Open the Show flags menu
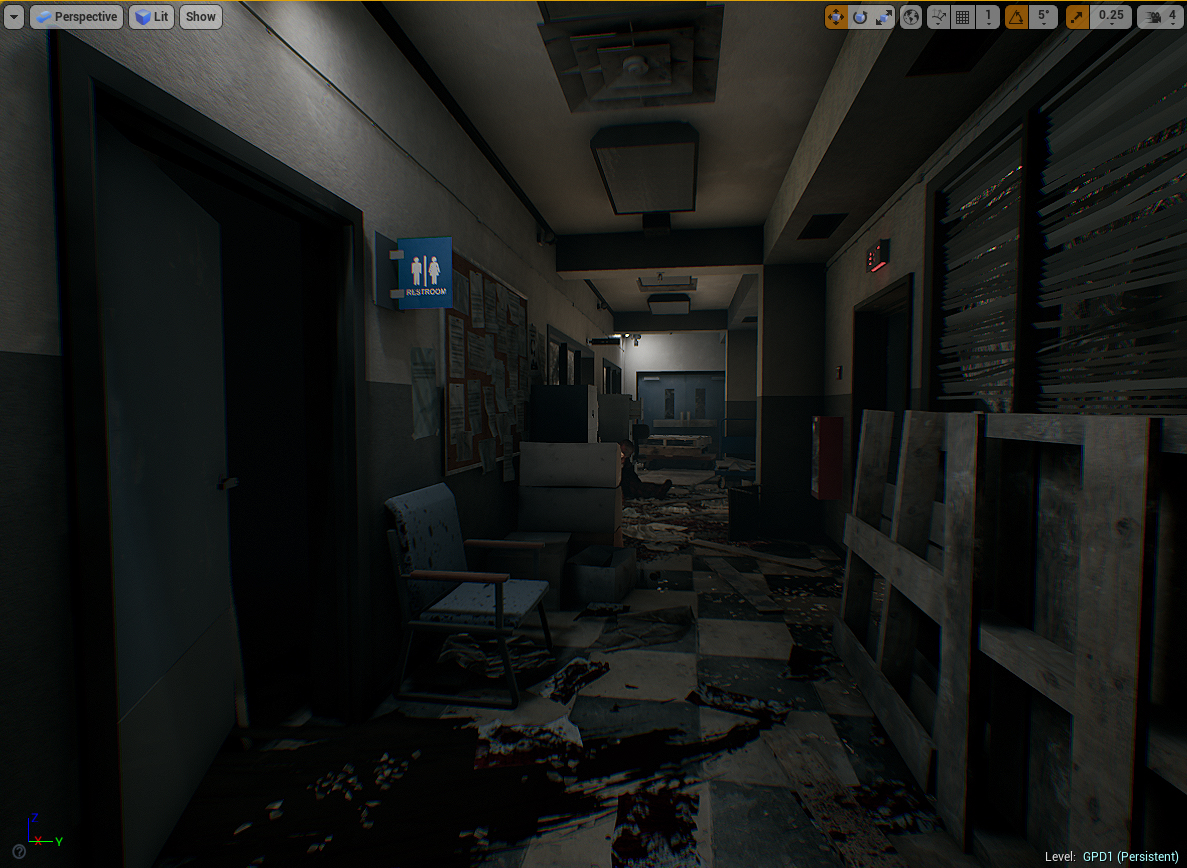This screenshot has width=1187, height=868. click(x=201, y=17)
